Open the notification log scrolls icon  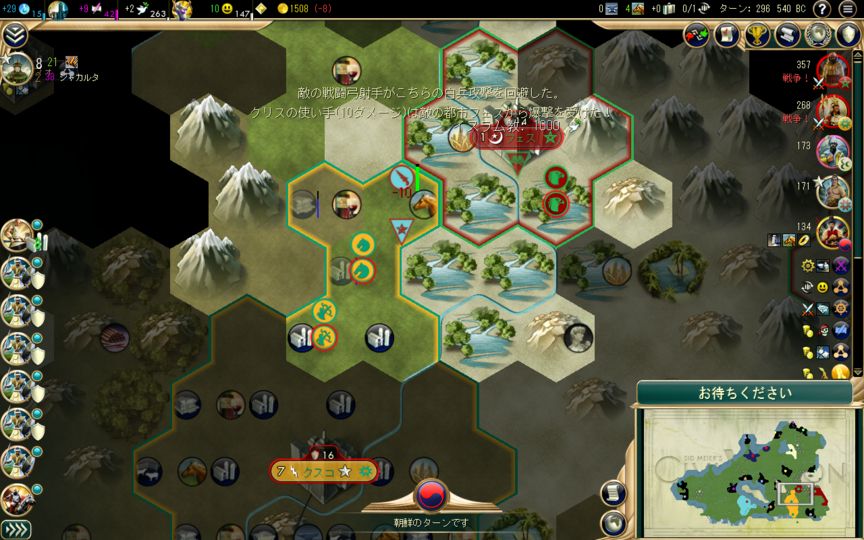[789, 34]
